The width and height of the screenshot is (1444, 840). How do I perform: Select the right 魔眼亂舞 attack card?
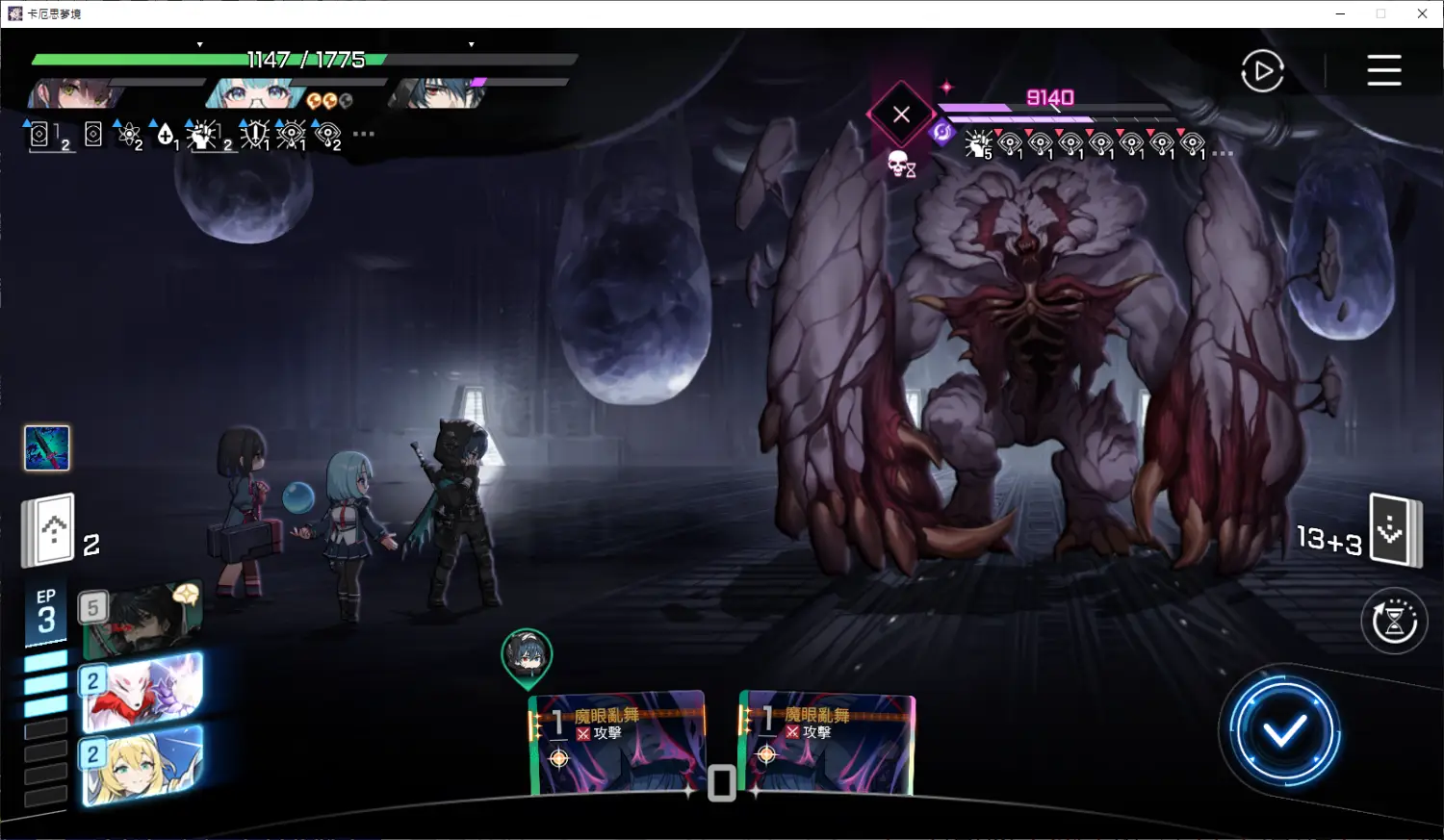829,743
